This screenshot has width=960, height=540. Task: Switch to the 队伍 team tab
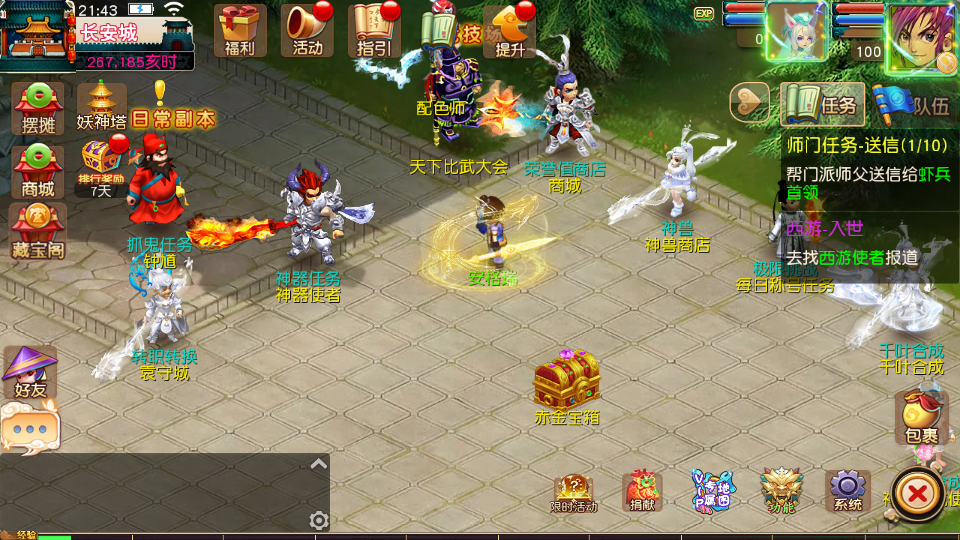912,104
